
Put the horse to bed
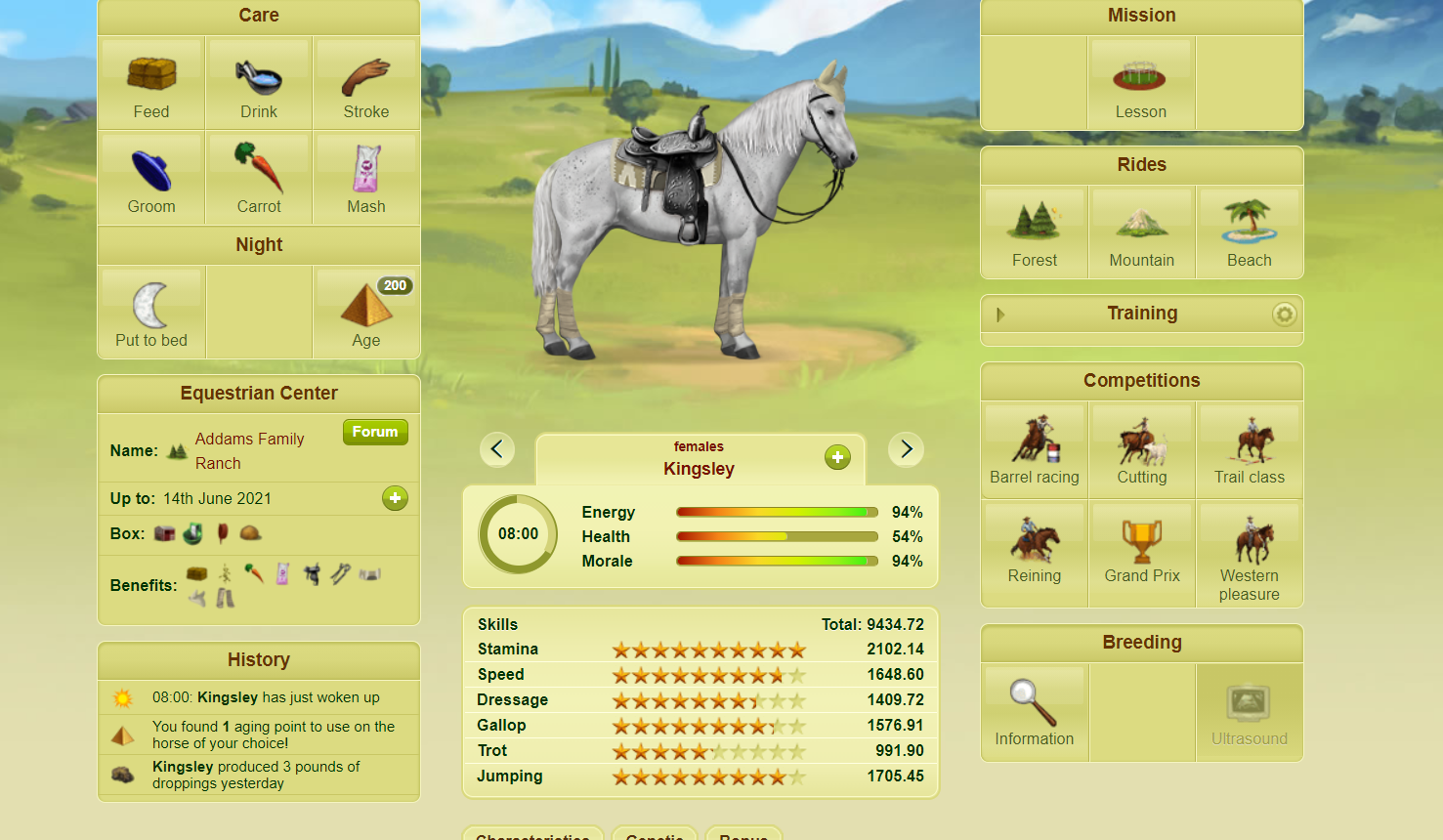(151, 313)
